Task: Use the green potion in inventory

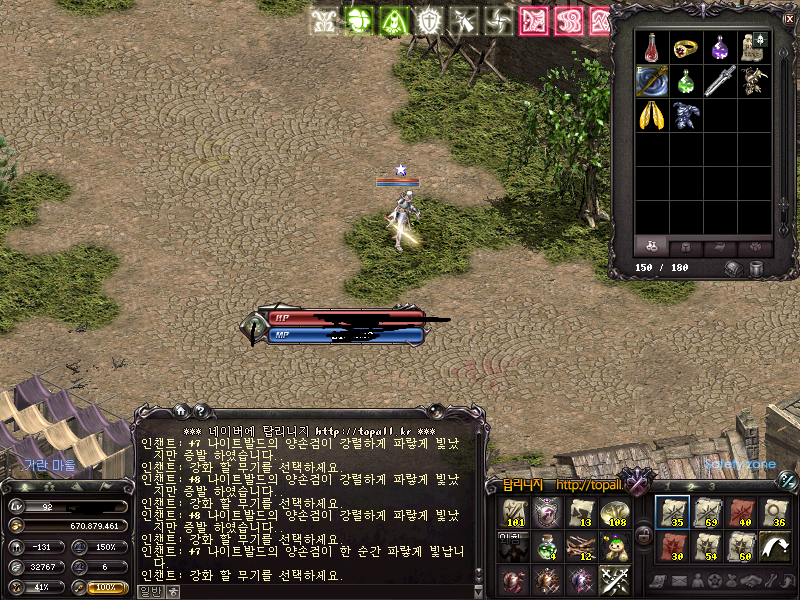Action: (x=686, y=81)
